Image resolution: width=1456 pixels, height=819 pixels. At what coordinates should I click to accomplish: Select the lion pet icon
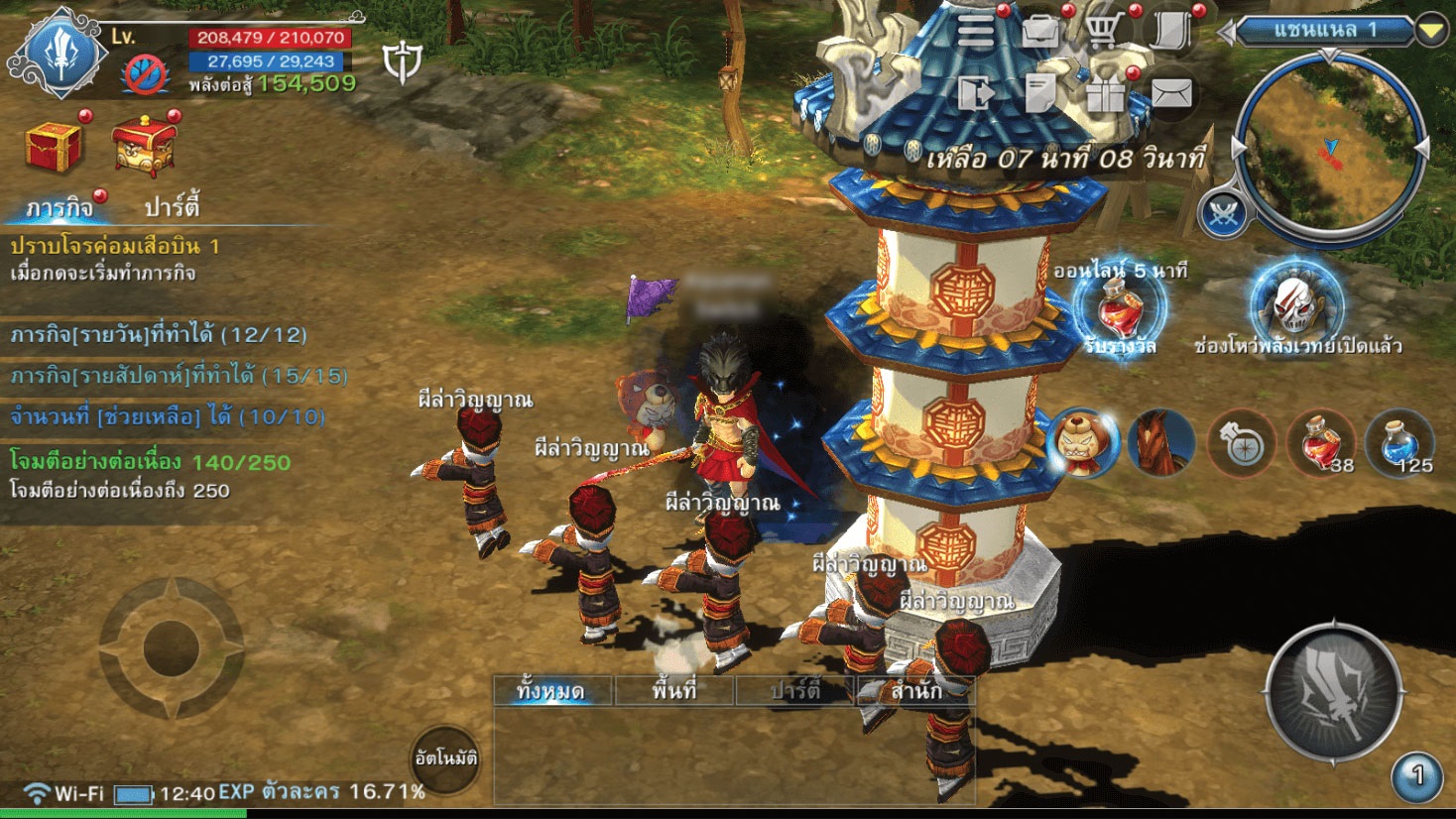point(1082,442)
